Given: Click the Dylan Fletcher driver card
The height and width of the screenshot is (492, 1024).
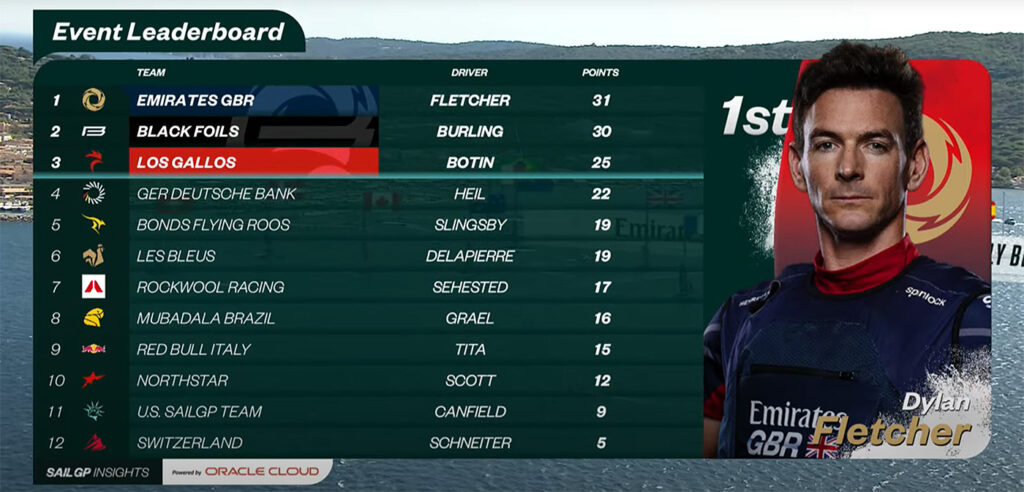Looking at the screenshot, I should pos(848,260).
